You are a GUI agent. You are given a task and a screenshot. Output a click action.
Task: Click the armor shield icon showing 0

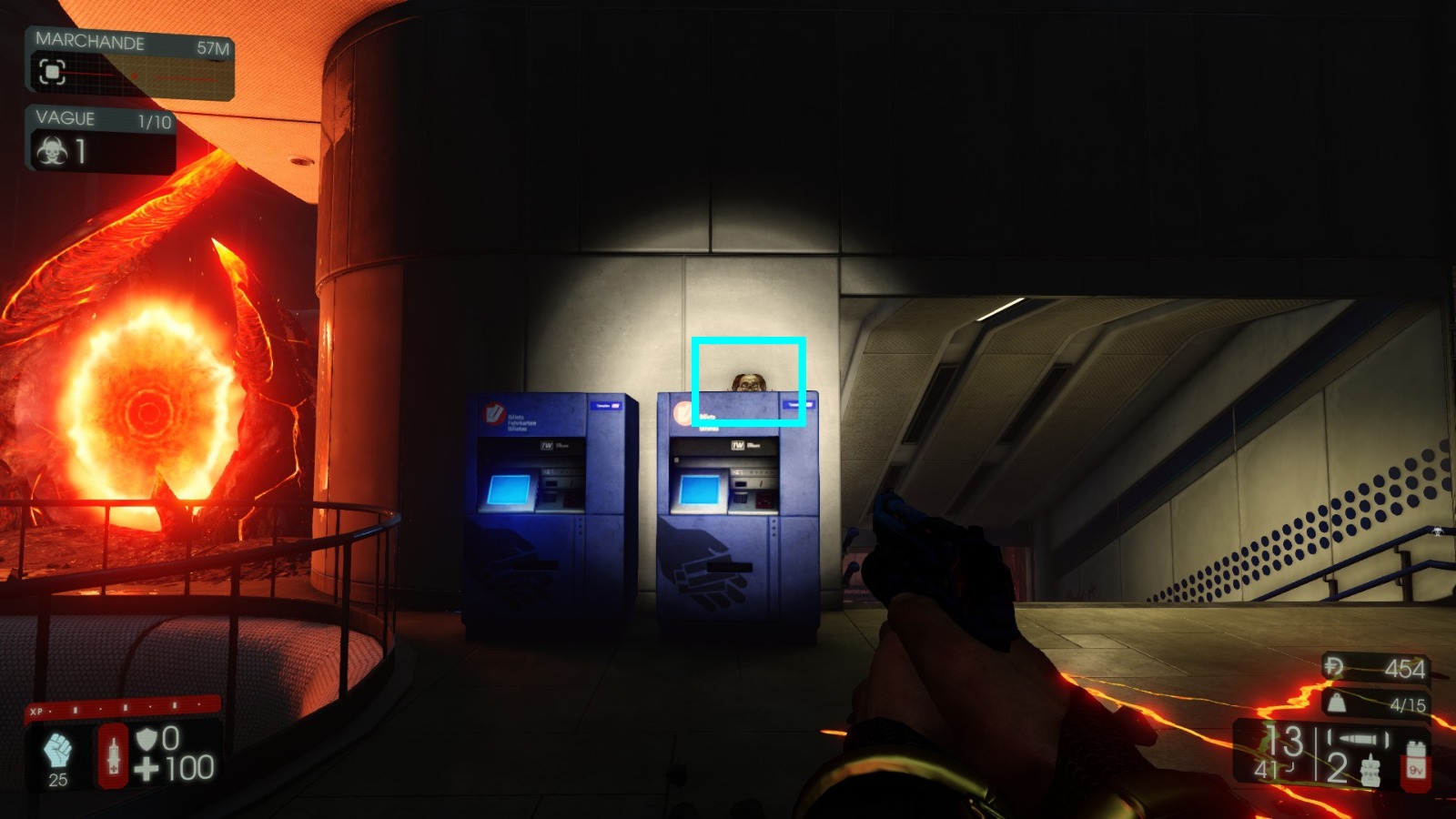(x=147, y=739)
